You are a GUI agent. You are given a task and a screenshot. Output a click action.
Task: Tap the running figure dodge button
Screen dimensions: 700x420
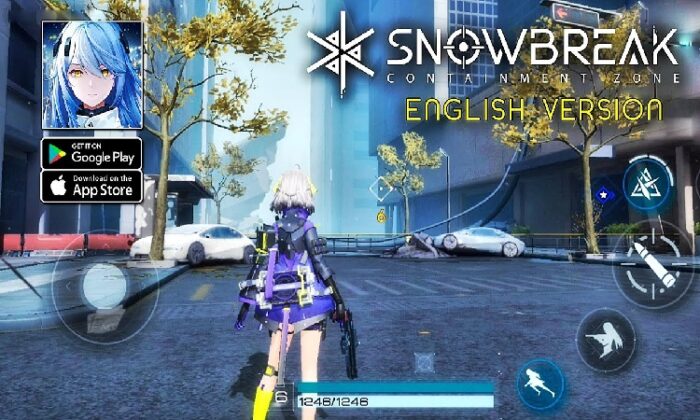point(543,385)
